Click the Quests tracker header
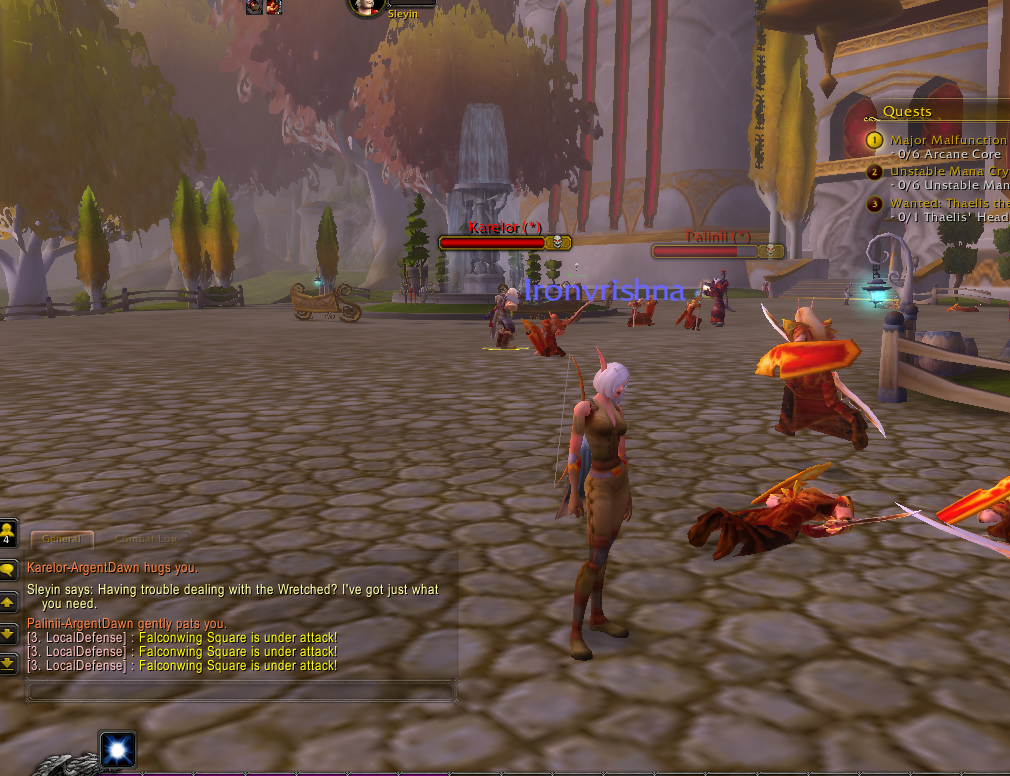Image resolution: width=1010 pixels, height=776 pixels. click(907, 112)
